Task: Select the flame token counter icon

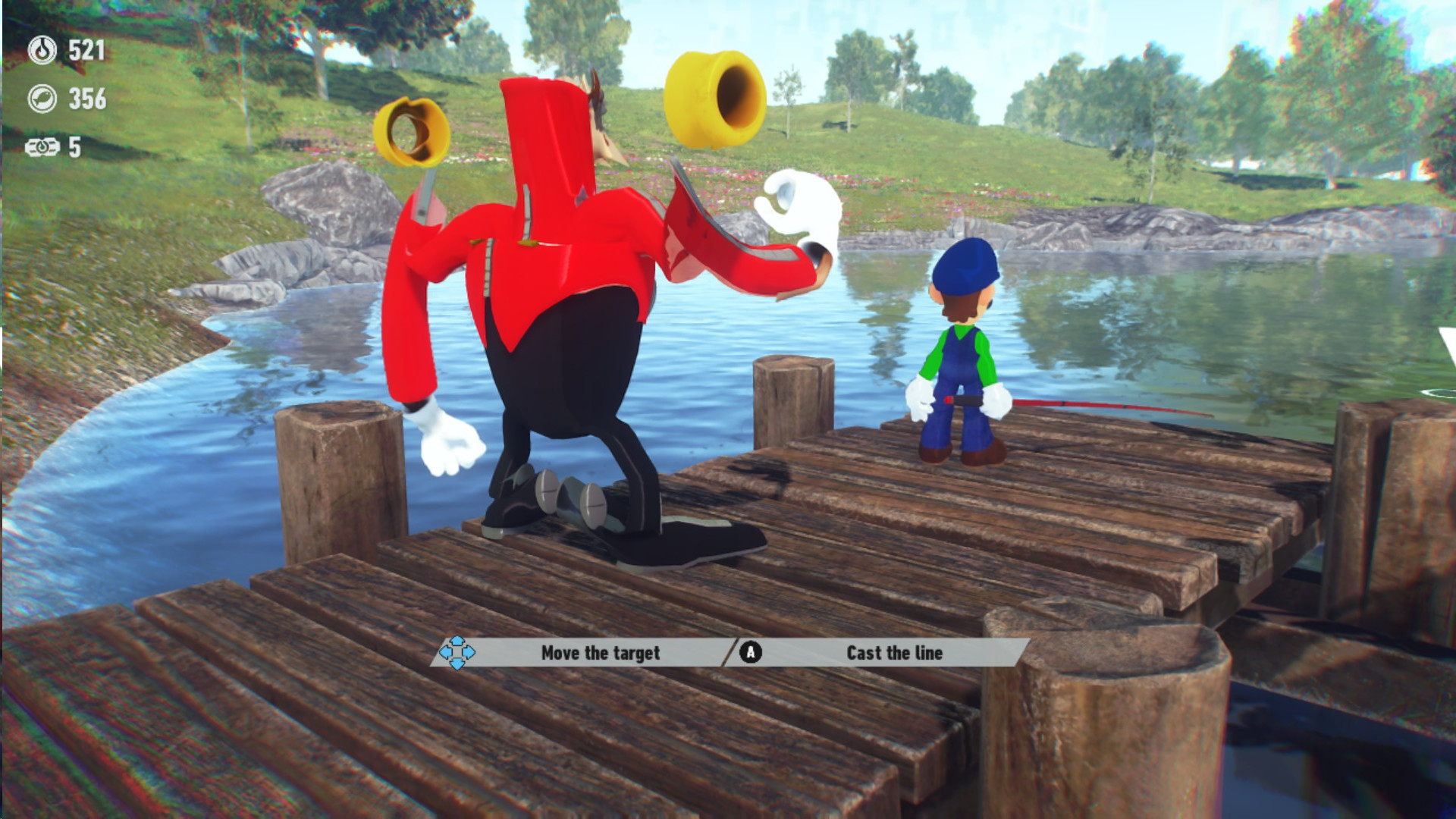Action: [x=41, y=49]
